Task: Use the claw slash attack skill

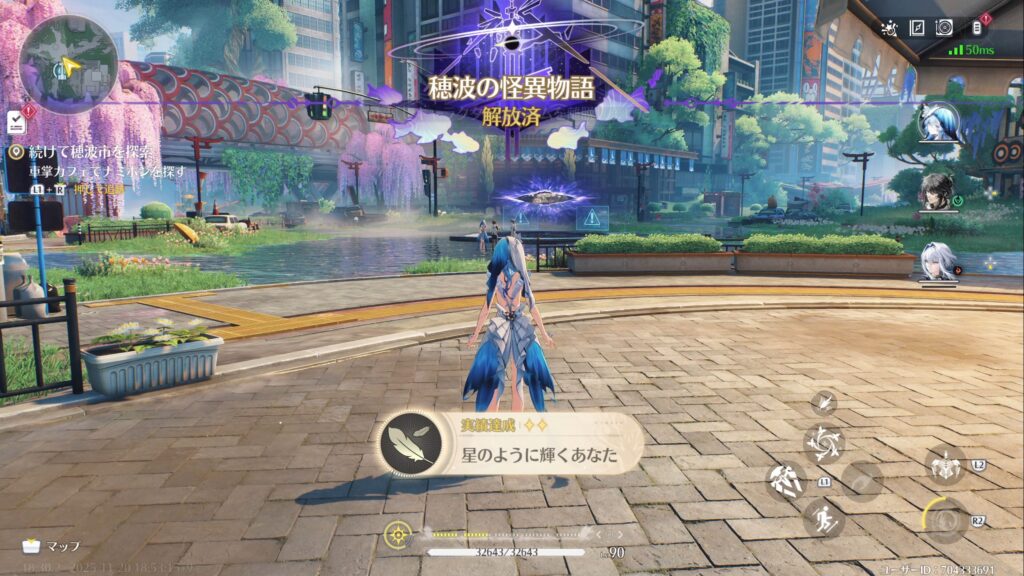Action: click(x=786, y=482)
